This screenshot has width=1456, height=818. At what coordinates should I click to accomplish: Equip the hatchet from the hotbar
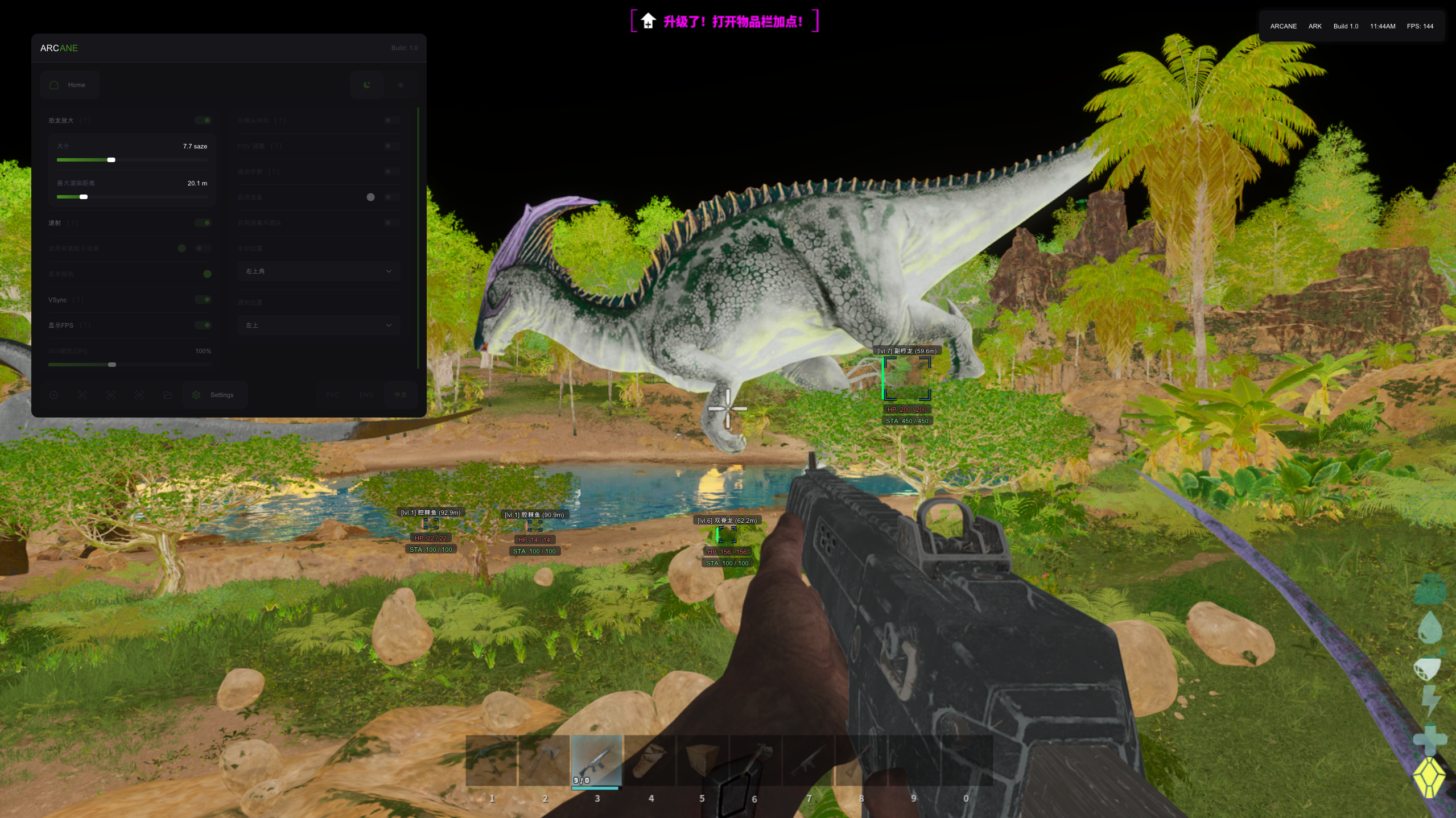tap(544, 761)
